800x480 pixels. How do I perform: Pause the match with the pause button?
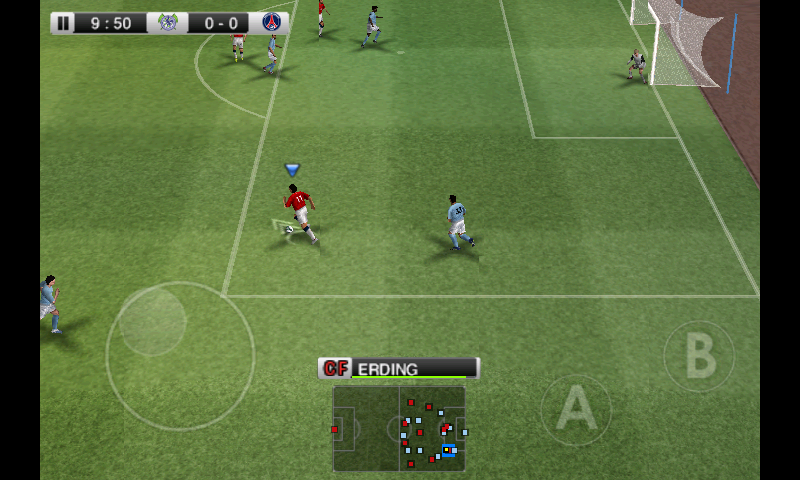coord(64,23)
